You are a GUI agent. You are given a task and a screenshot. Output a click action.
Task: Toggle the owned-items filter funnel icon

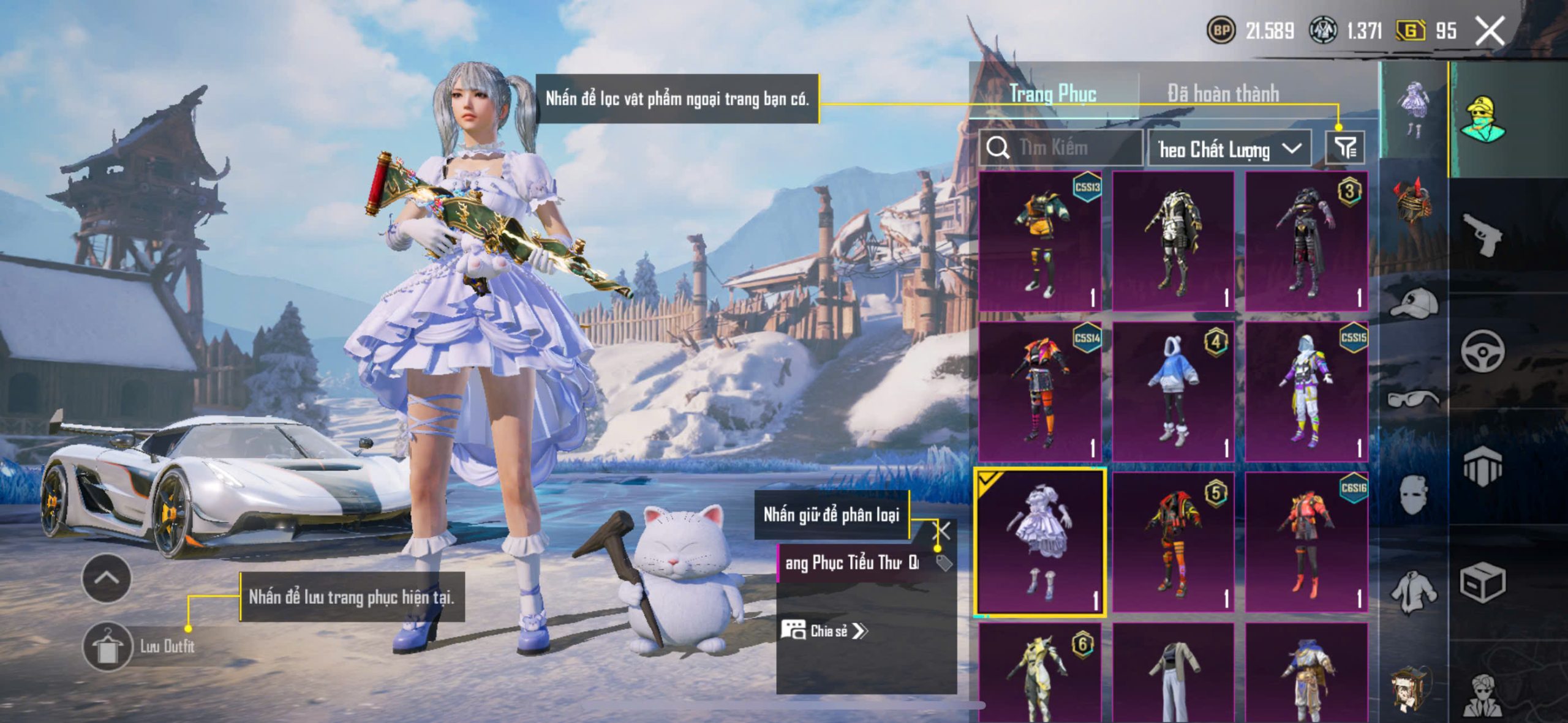(1344, 148)
